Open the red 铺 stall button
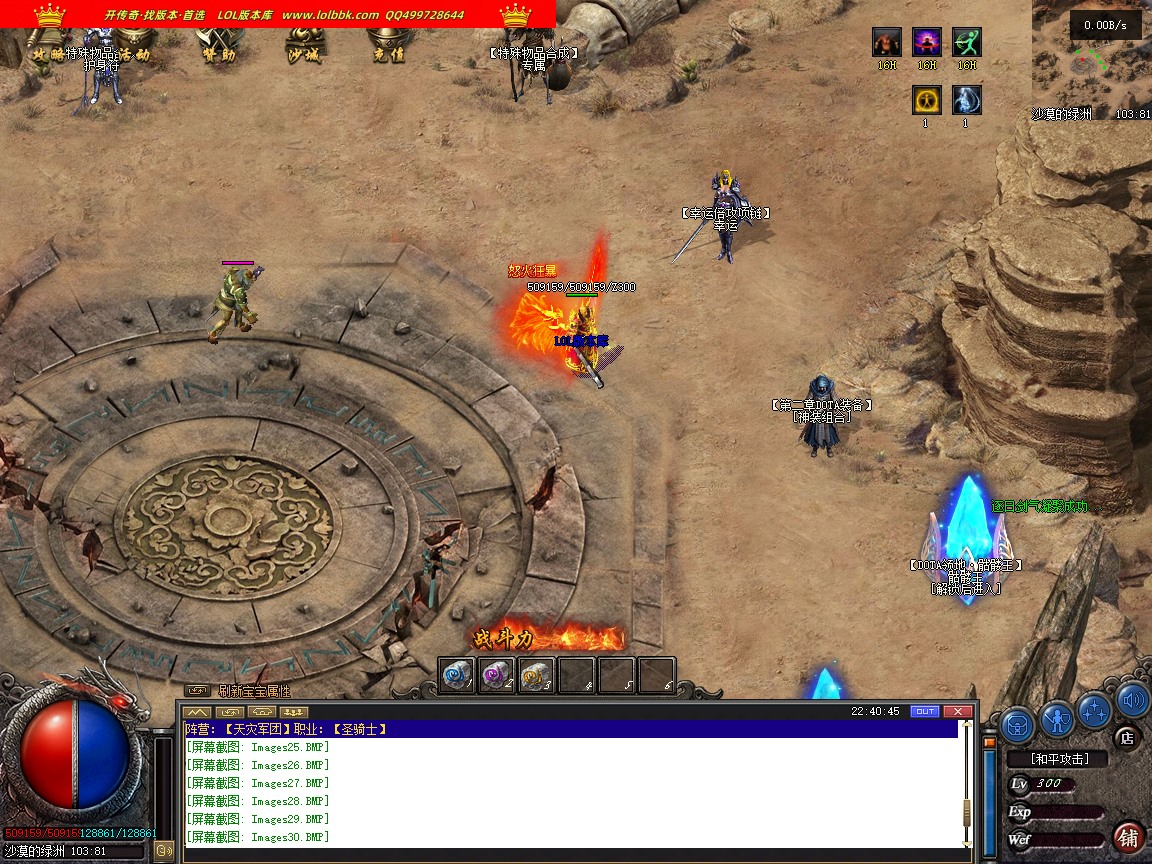1152x864 pixels. point(1128,837)
